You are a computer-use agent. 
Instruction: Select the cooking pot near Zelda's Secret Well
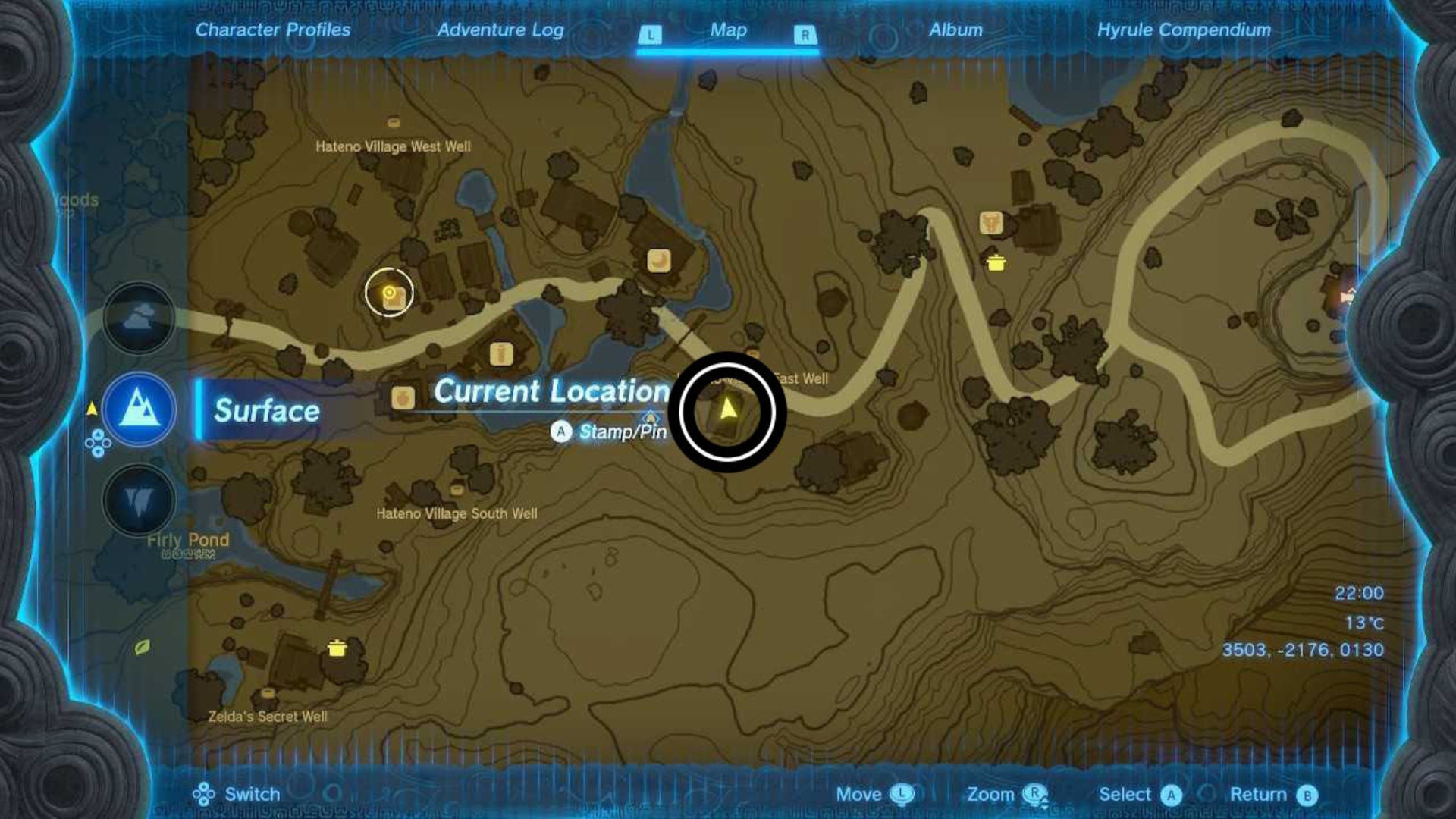click(x=337, y=648)
